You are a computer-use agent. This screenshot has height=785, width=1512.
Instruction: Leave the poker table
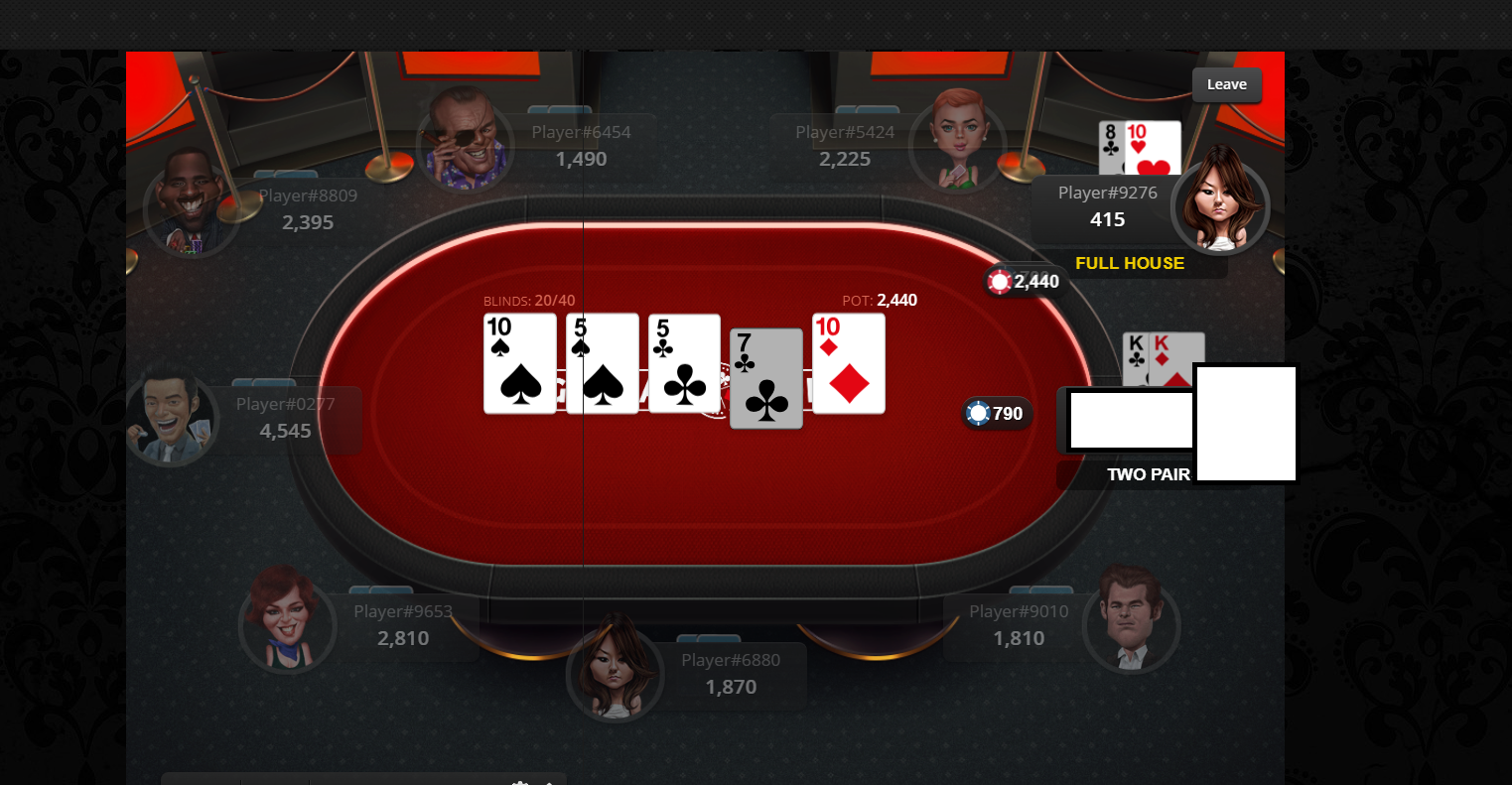click(x=1226, y=85)
